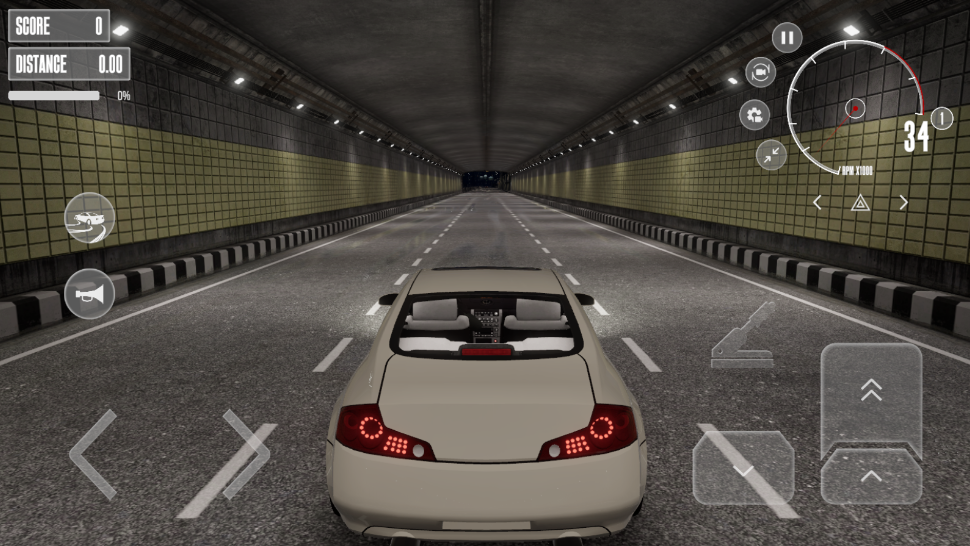Open the gear and camera settings icon
The height and width of the screenshot is (546, 970).
click(755, 115)
